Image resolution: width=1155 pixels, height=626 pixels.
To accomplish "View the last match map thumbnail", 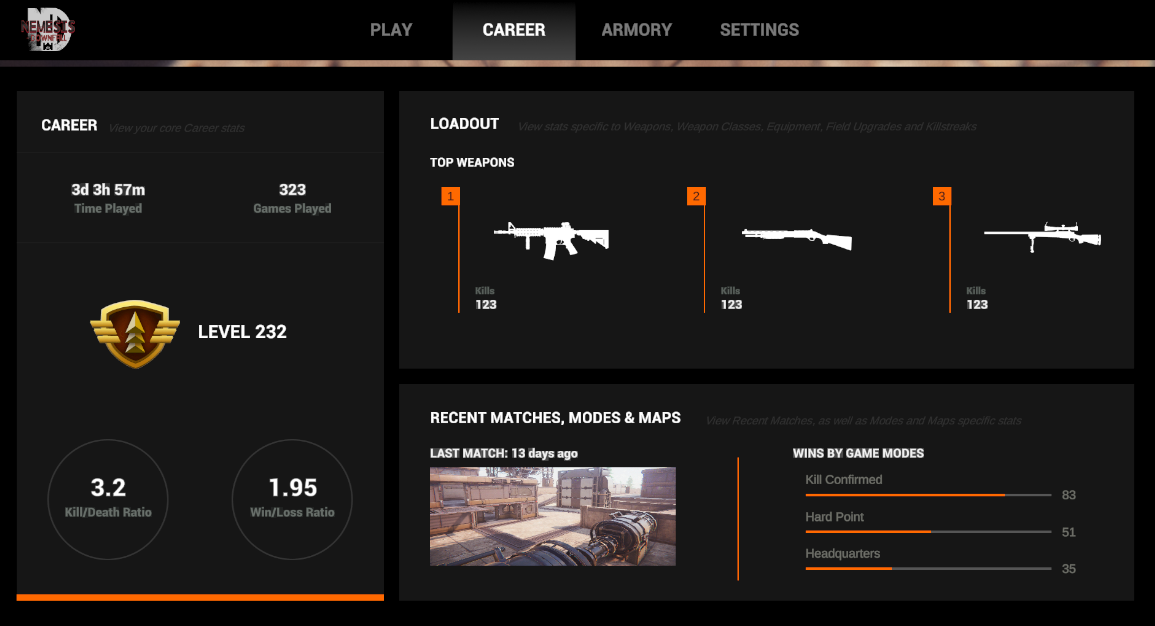I will (552, 516).
